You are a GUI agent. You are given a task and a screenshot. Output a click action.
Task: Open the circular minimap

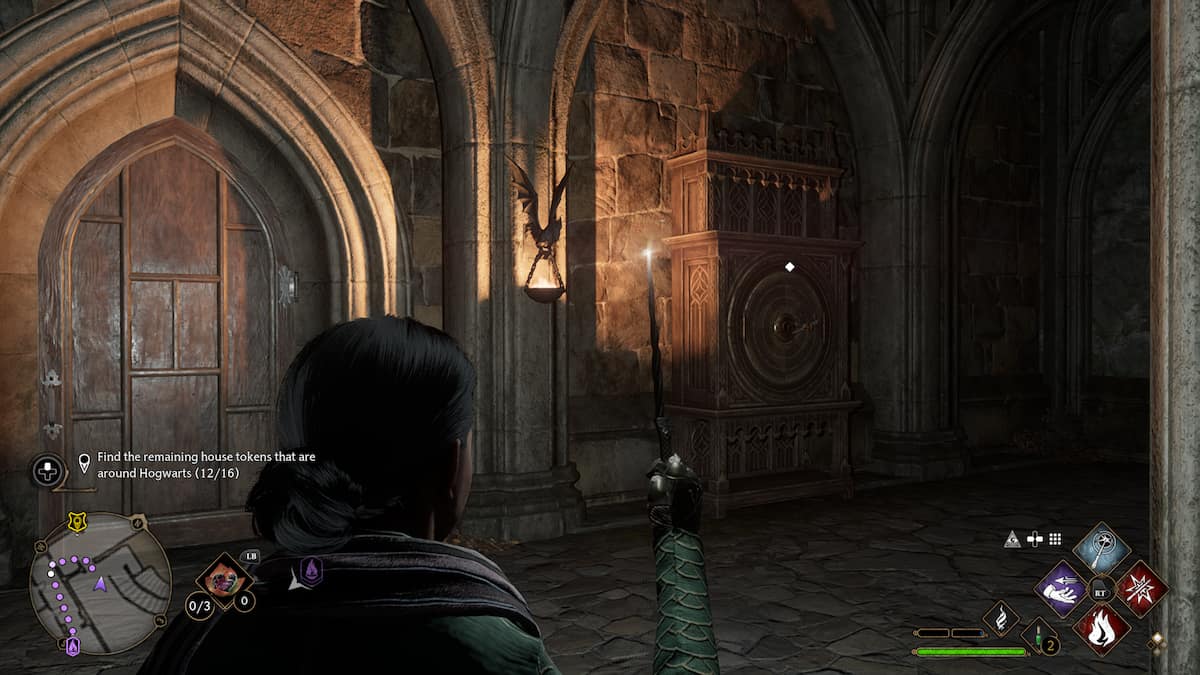coord(99,582)
